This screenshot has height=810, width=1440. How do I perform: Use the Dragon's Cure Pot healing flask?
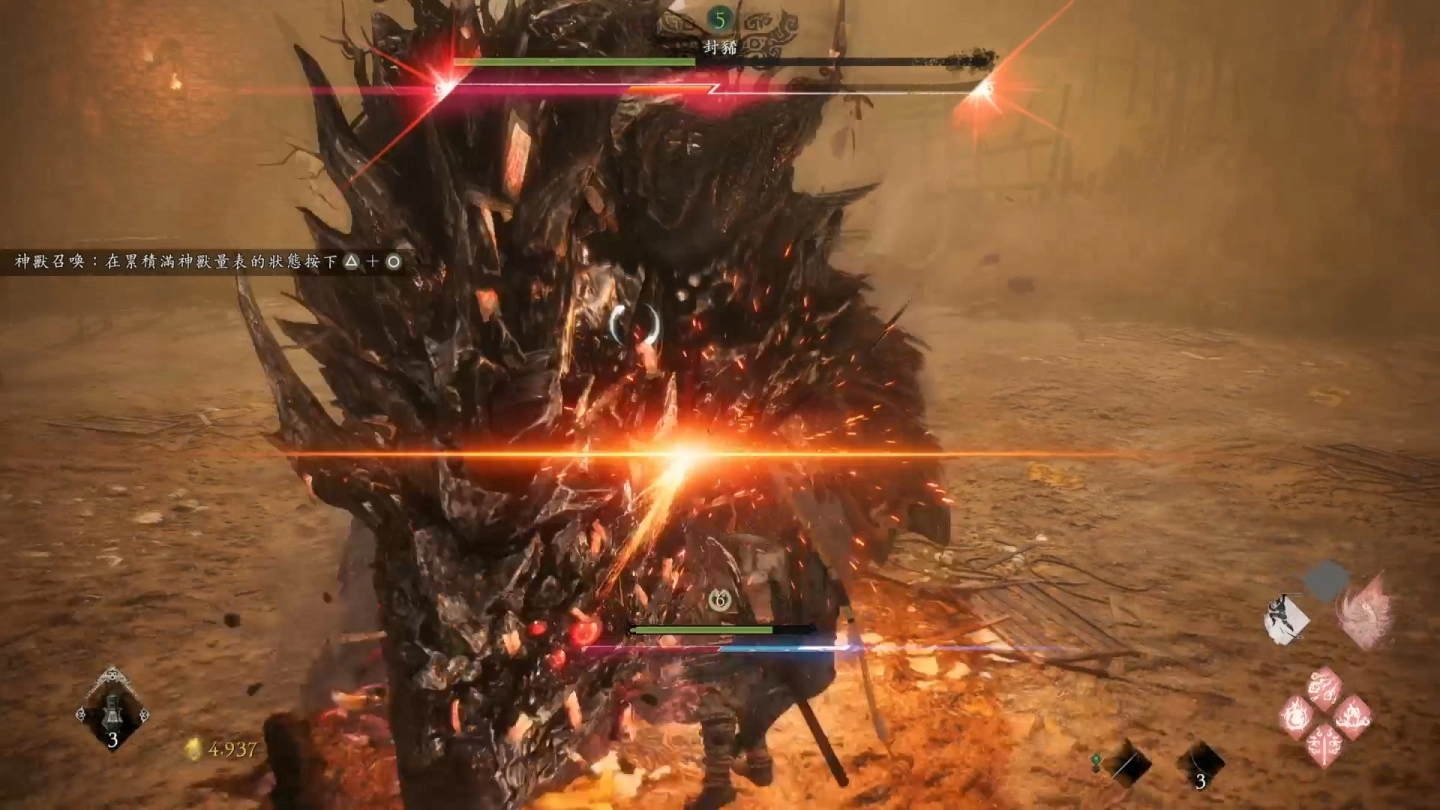click(112, 708)
